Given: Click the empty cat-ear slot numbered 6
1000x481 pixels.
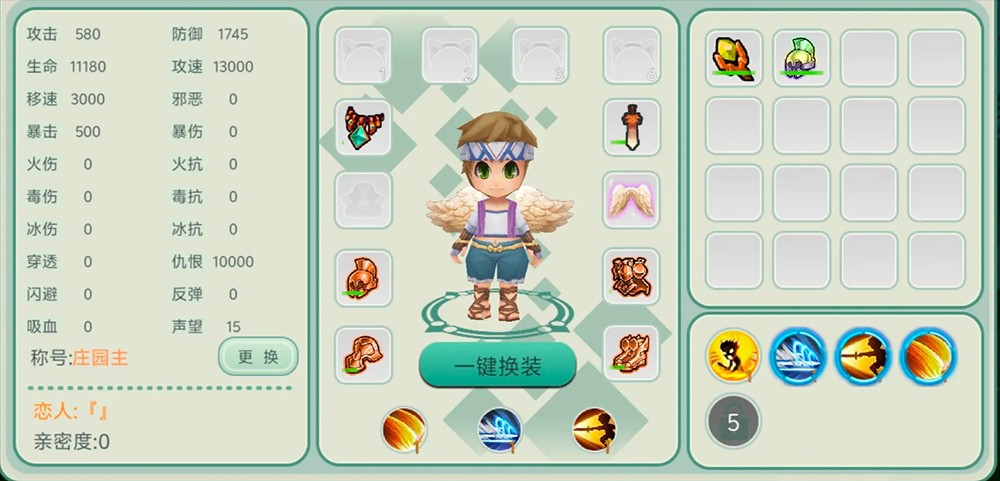Looking at the screenshot, I should point(631,55).
